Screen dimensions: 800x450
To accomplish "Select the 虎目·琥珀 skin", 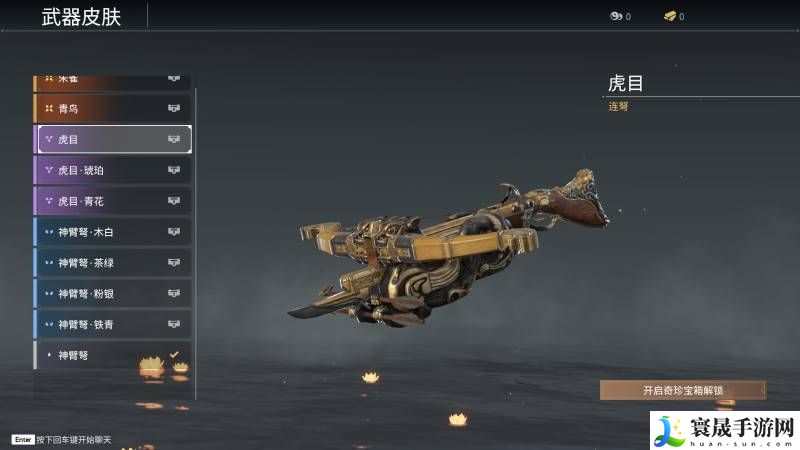I will (x=112, y=170).
